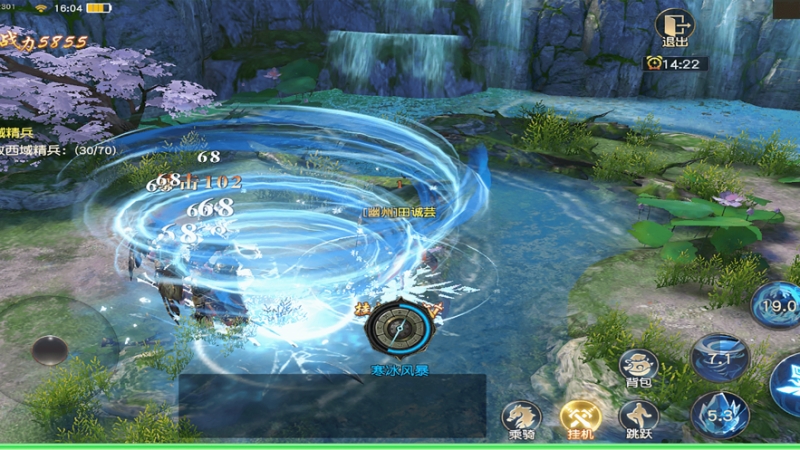The height and width of the screenshot is (450, 800).
Task: Toggle 挂机 auto-battle mode
Action: (579, 418)
